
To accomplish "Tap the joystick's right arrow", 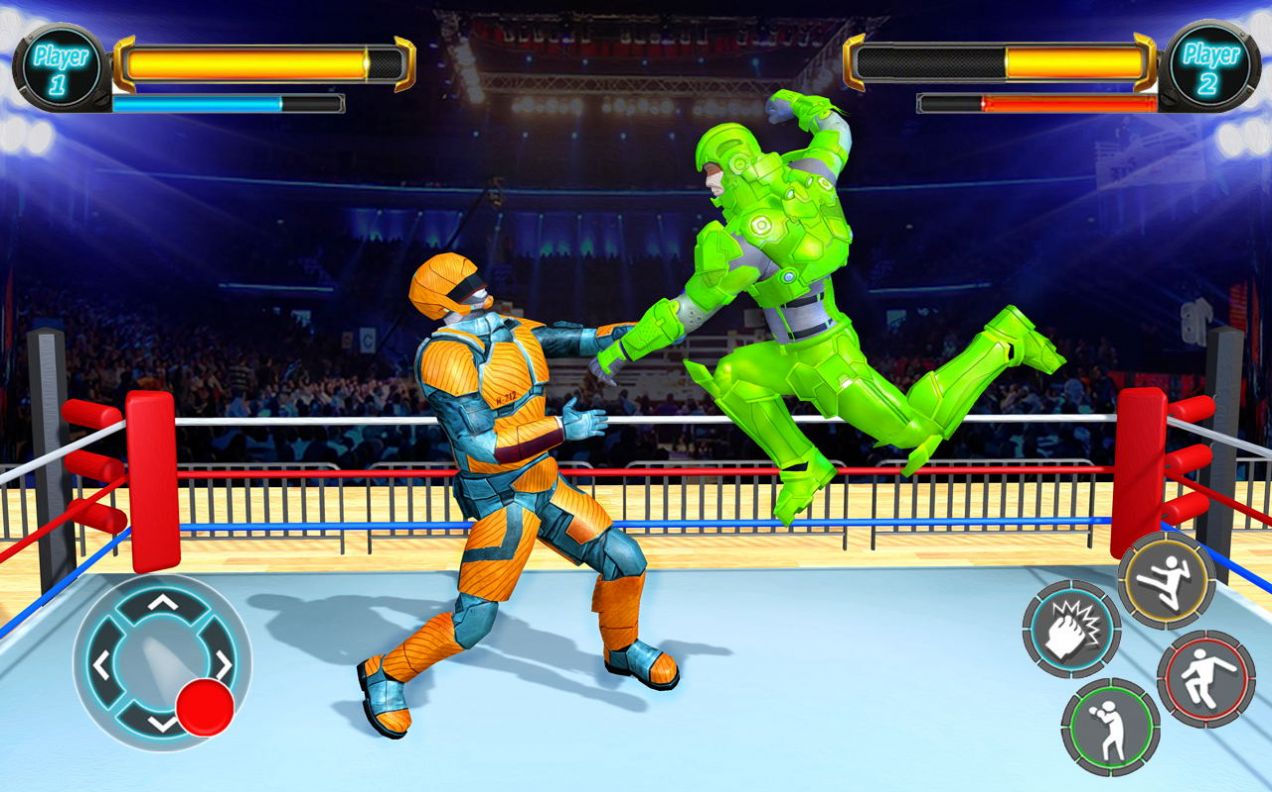I will (x=224, y=662).
